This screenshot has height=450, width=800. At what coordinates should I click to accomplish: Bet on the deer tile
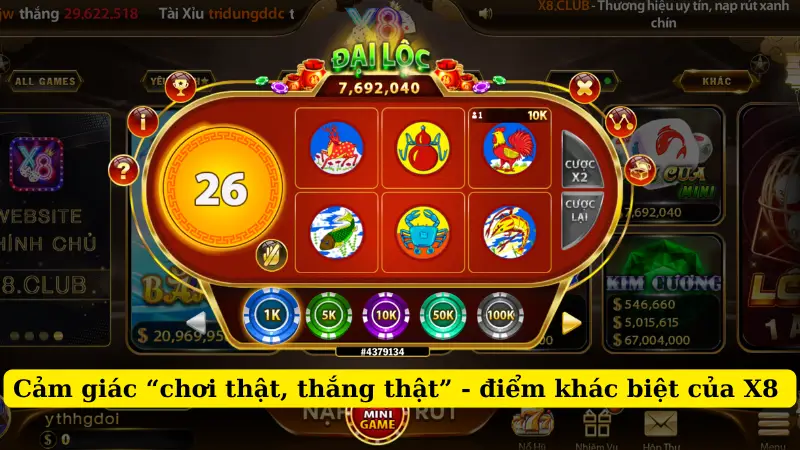tap(336, 147)
